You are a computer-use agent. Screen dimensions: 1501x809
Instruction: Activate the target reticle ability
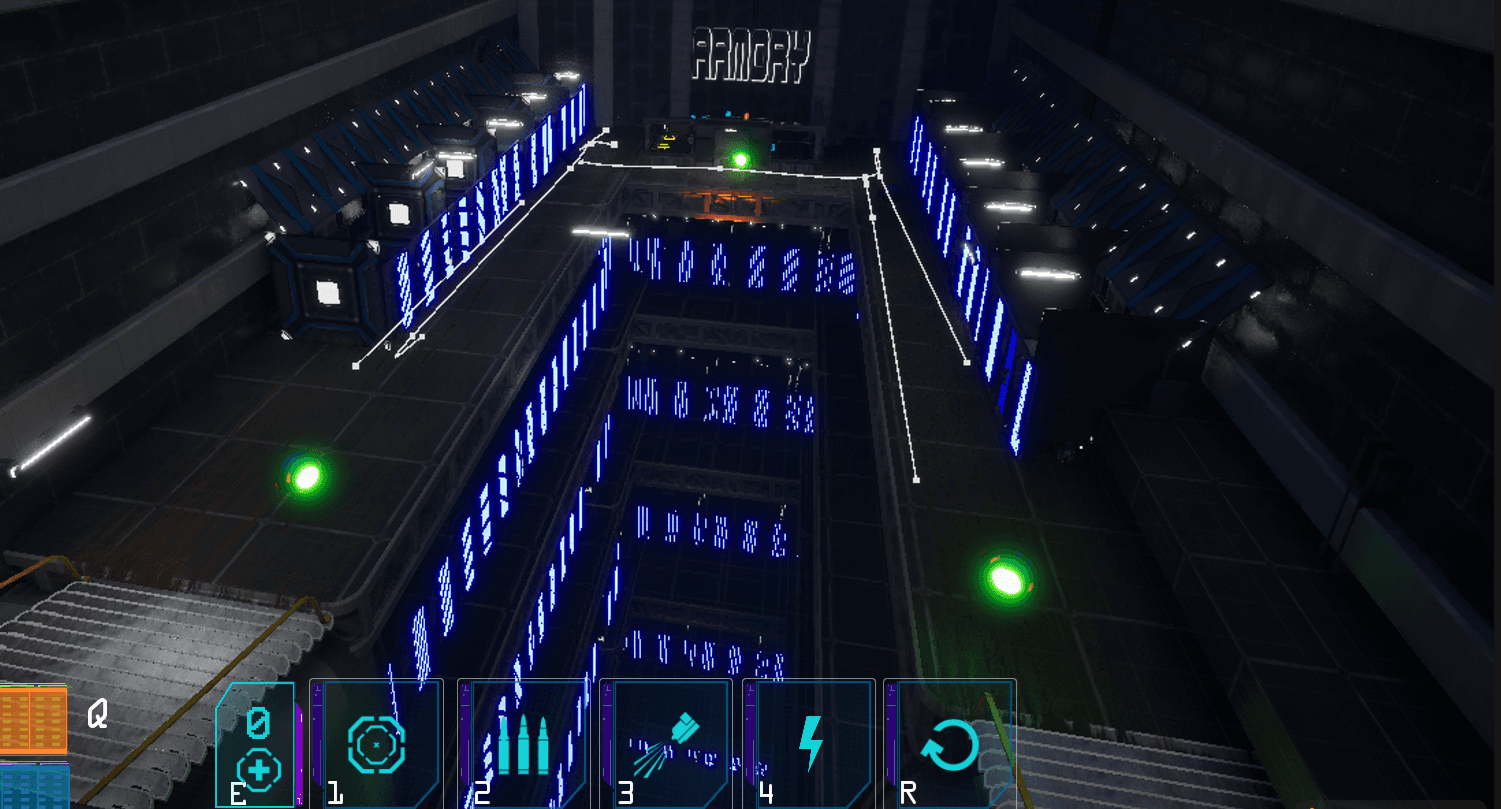376,743
